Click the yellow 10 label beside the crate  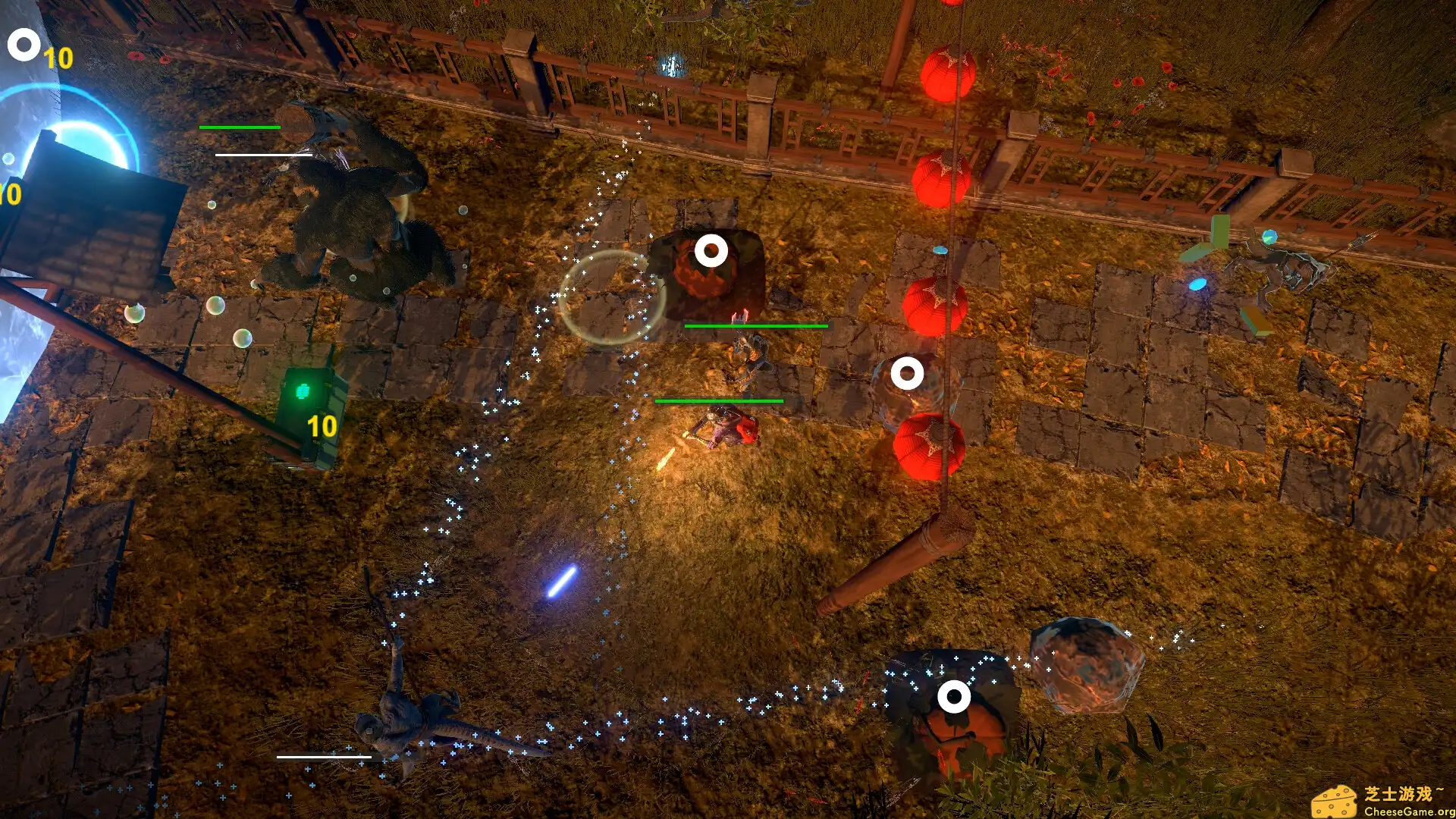322,425
